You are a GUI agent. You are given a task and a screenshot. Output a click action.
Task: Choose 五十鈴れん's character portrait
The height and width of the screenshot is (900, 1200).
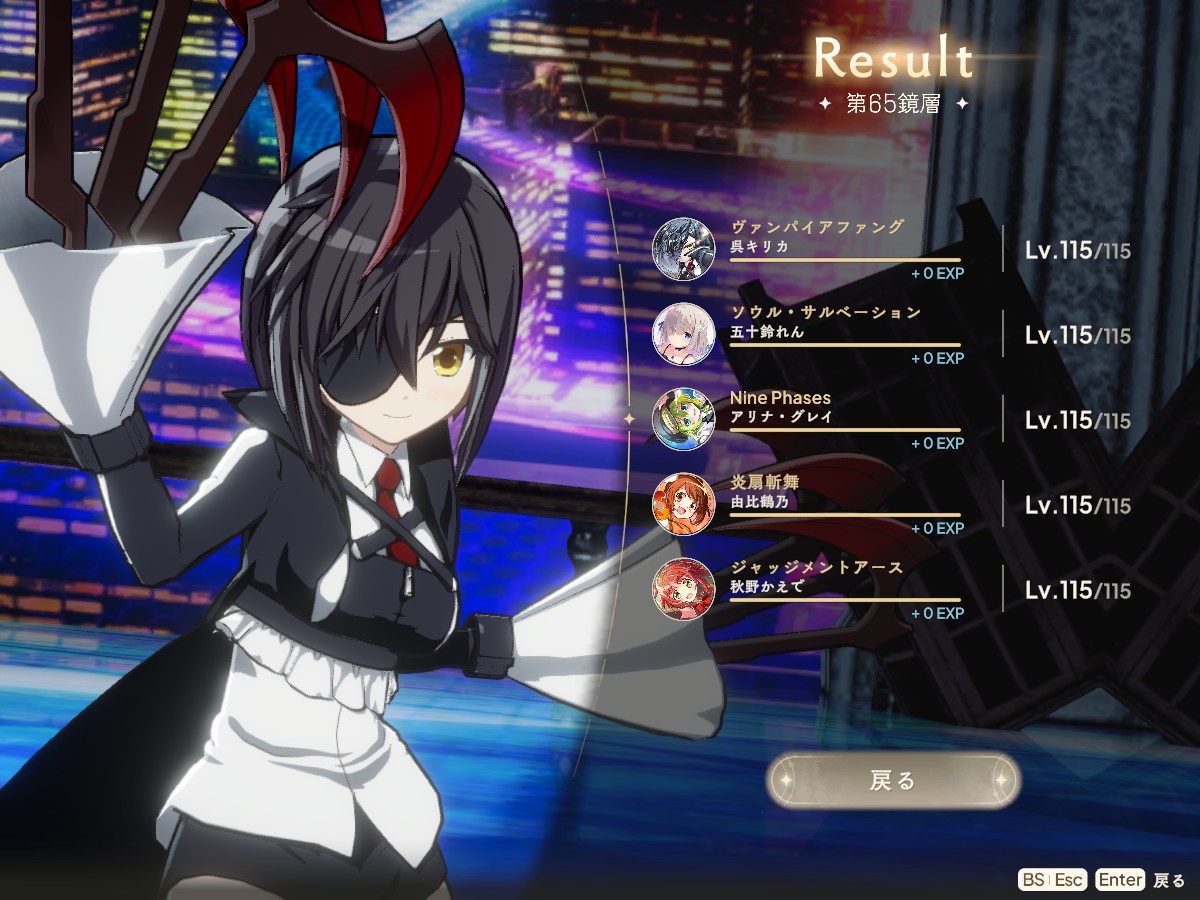click(684, 334)
